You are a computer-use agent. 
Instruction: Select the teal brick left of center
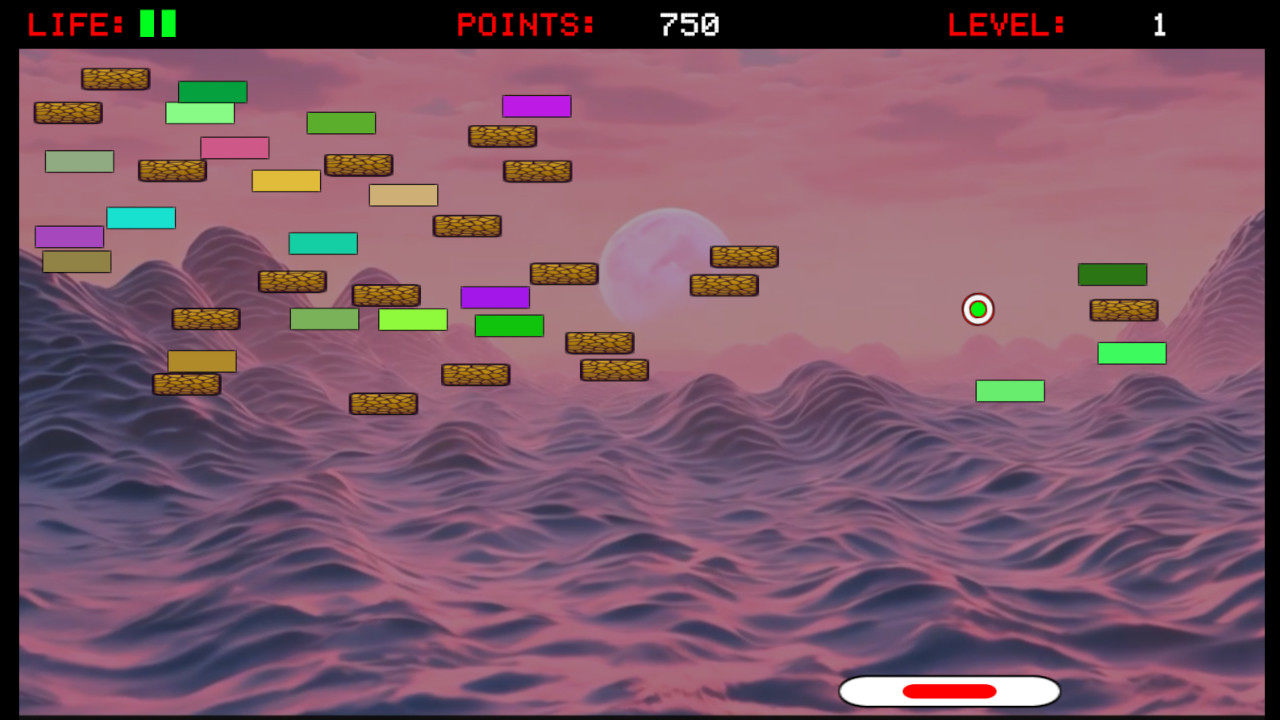click(323, 242)
